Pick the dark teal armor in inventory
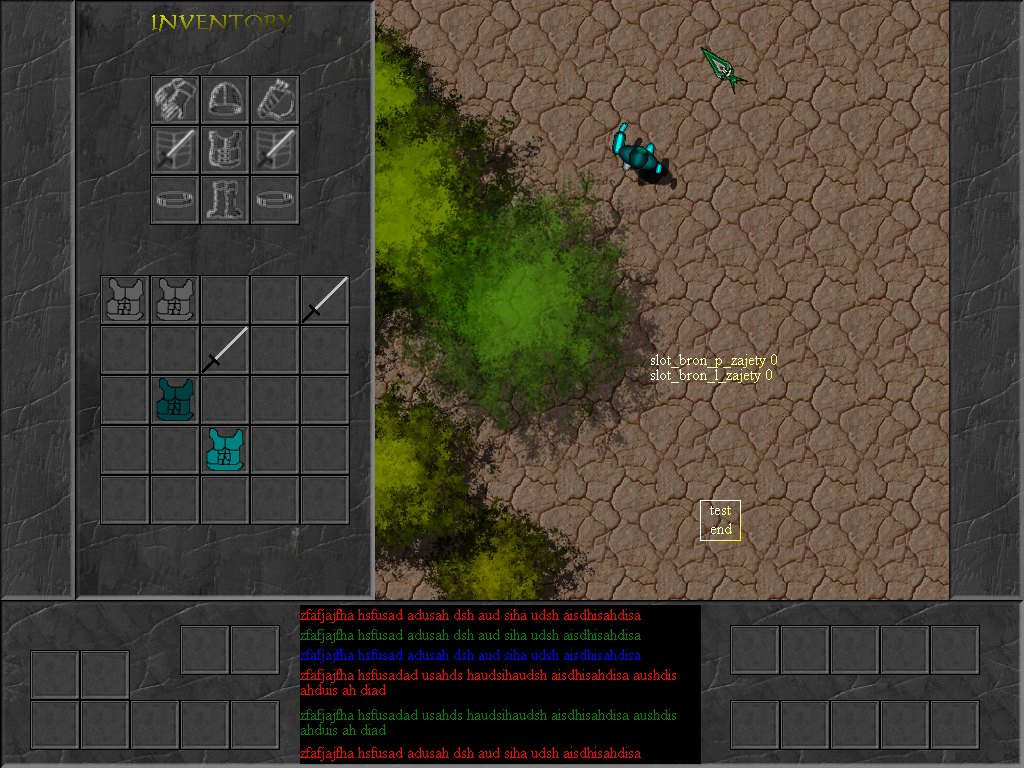 175,400
